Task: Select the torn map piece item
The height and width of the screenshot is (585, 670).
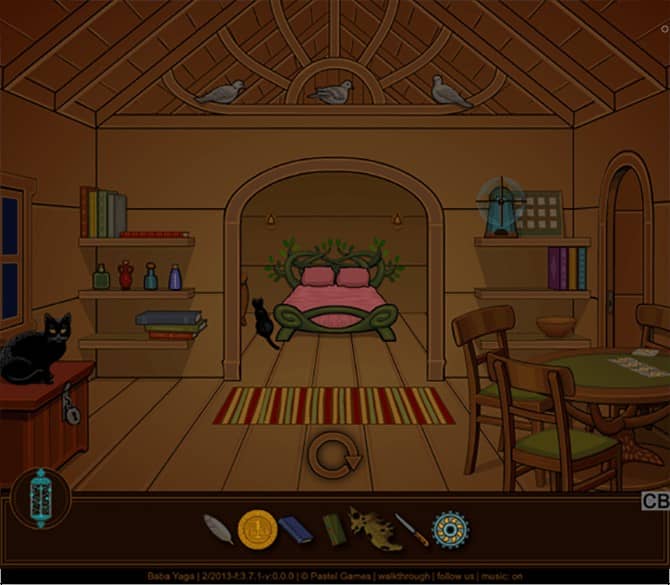Action: click(x=374, y=528)
